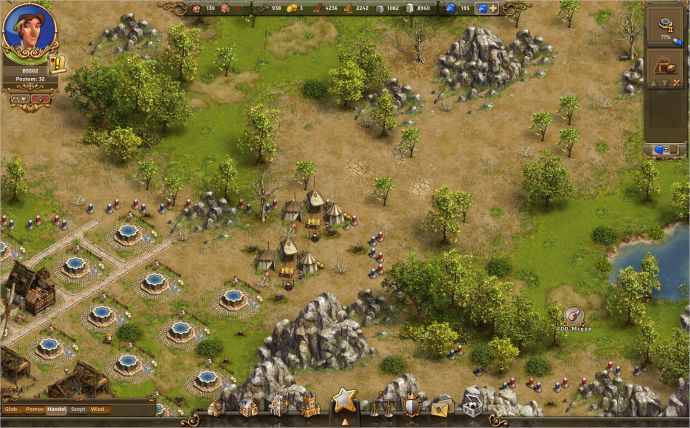Click the blue gem button under build queue
The height and width of the screenshot is (428, 690).
pos(663,149)
